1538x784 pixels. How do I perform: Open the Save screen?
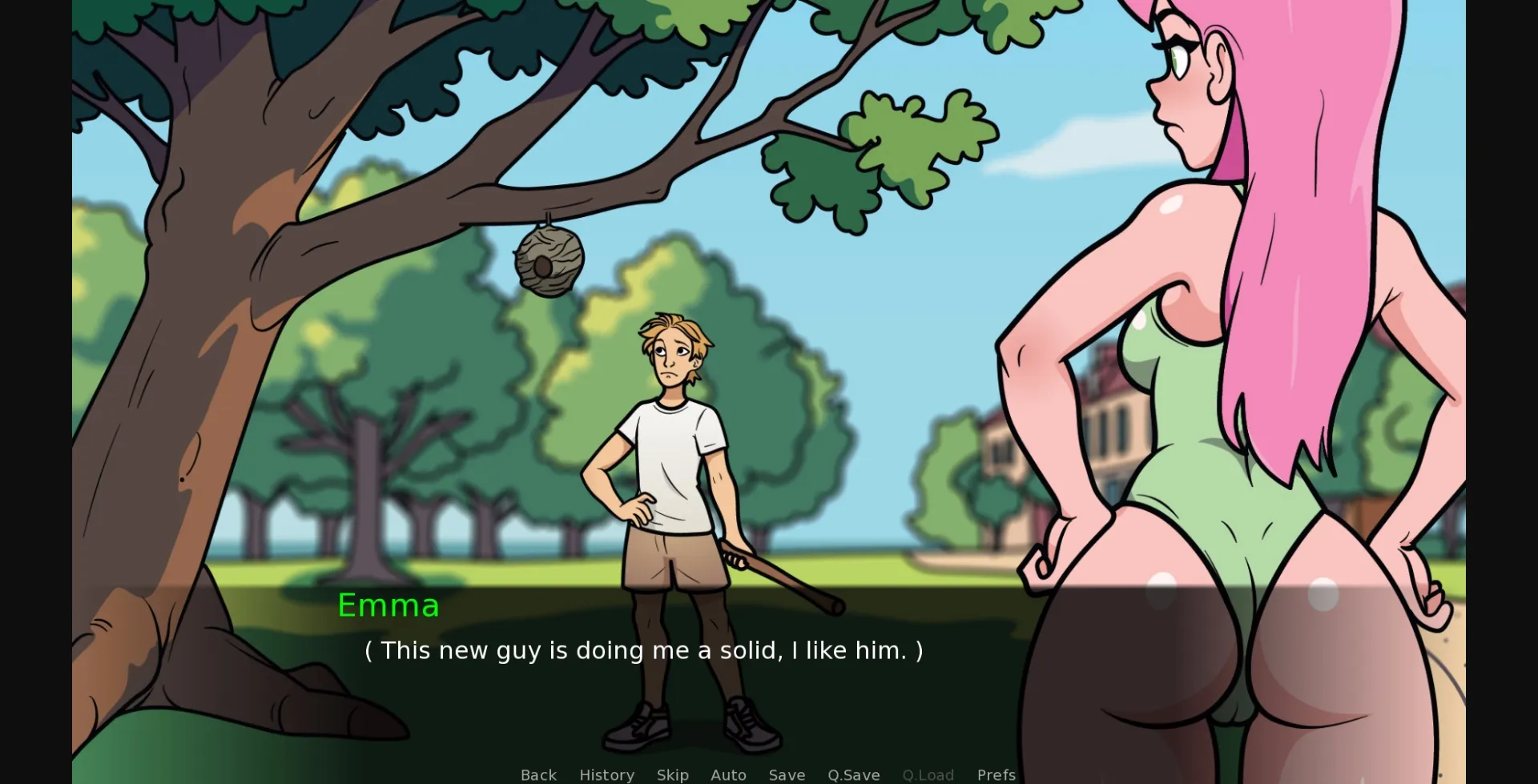[786, 774]
